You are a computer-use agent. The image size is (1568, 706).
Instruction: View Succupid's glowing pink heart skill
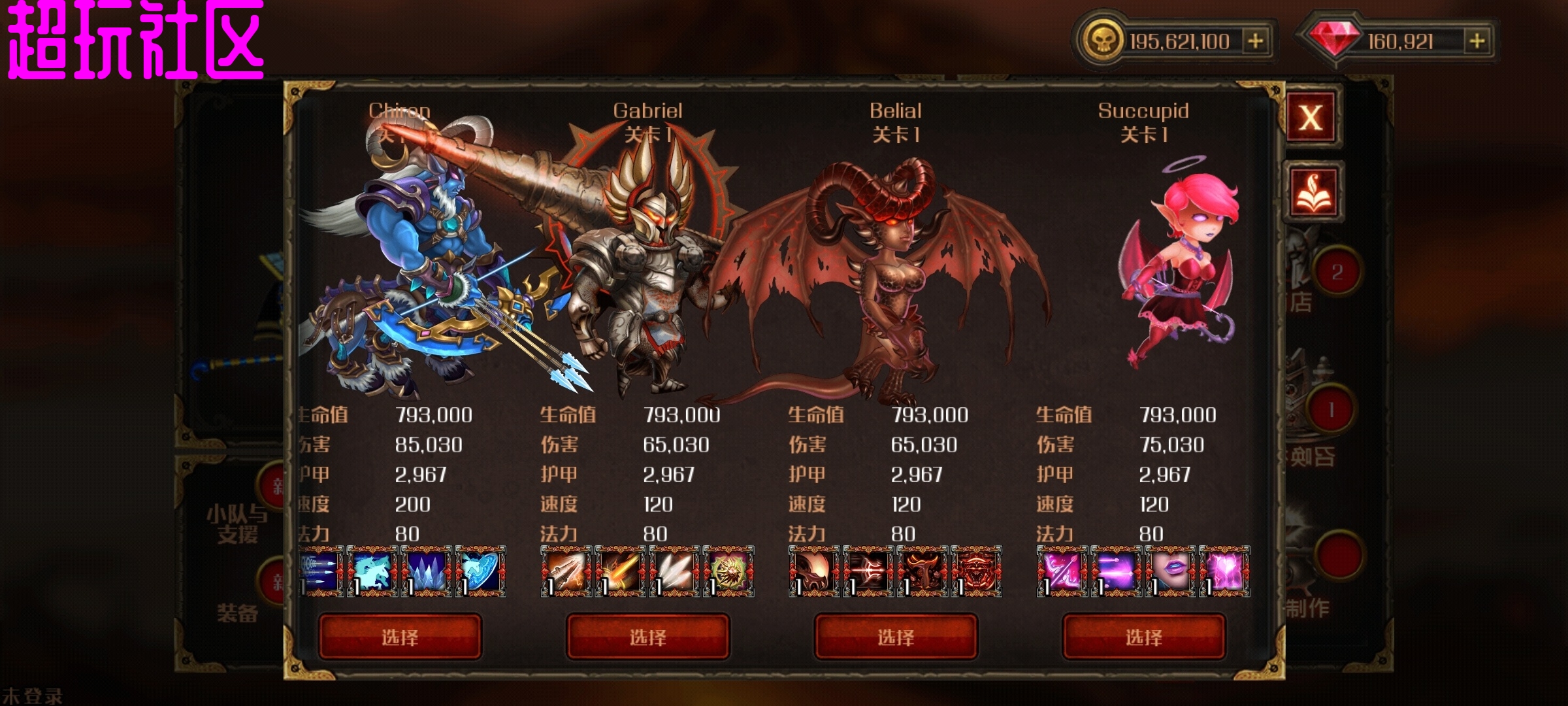coord(1224,571)
